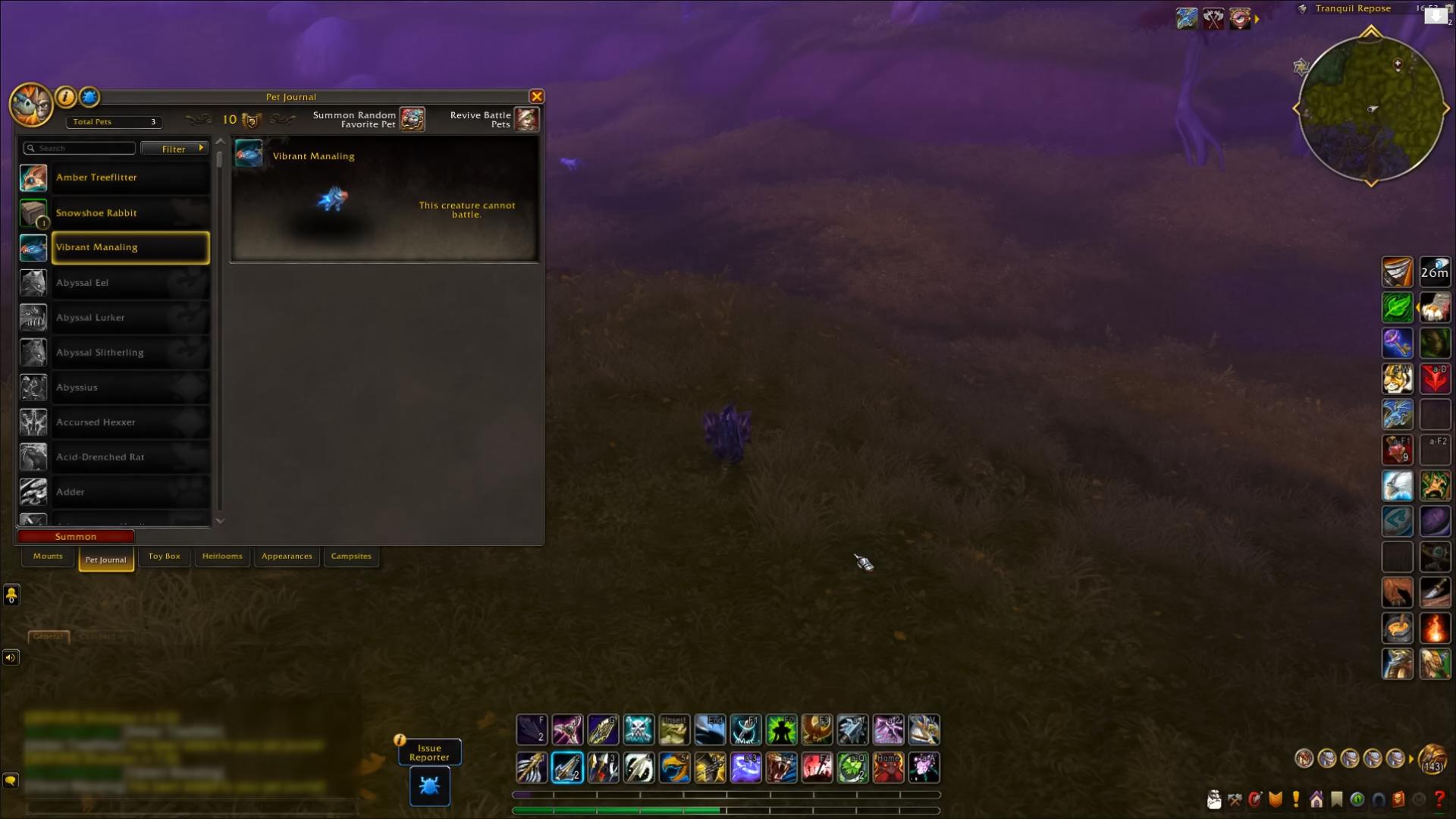The height and width of the screenshot is (819, 1456).
Task: Open the red help question mark in micro menu
Action: pyautogui.click(x=1440, y=799)
